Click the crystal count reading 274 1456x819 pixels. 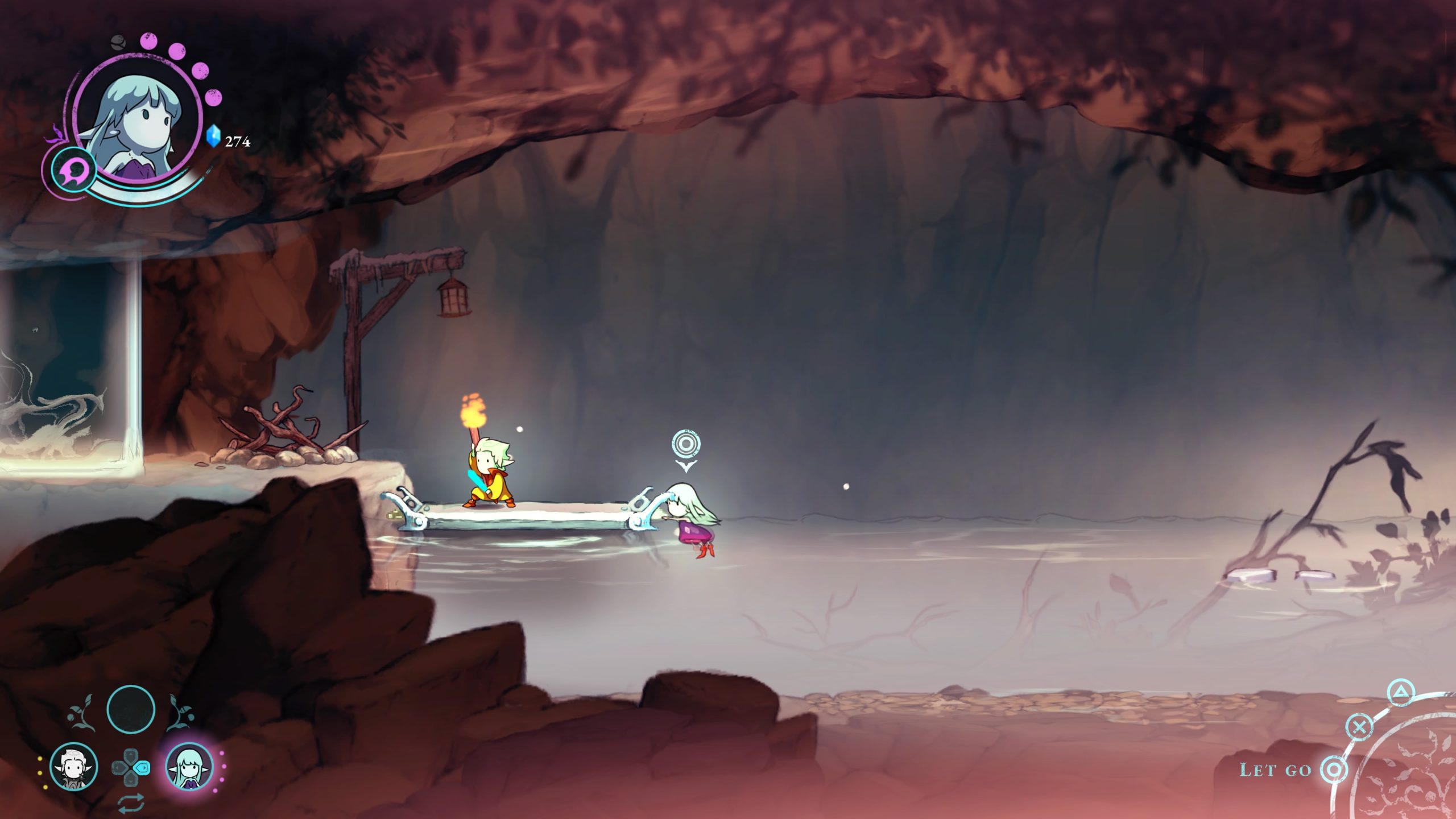tap(237, 140)
